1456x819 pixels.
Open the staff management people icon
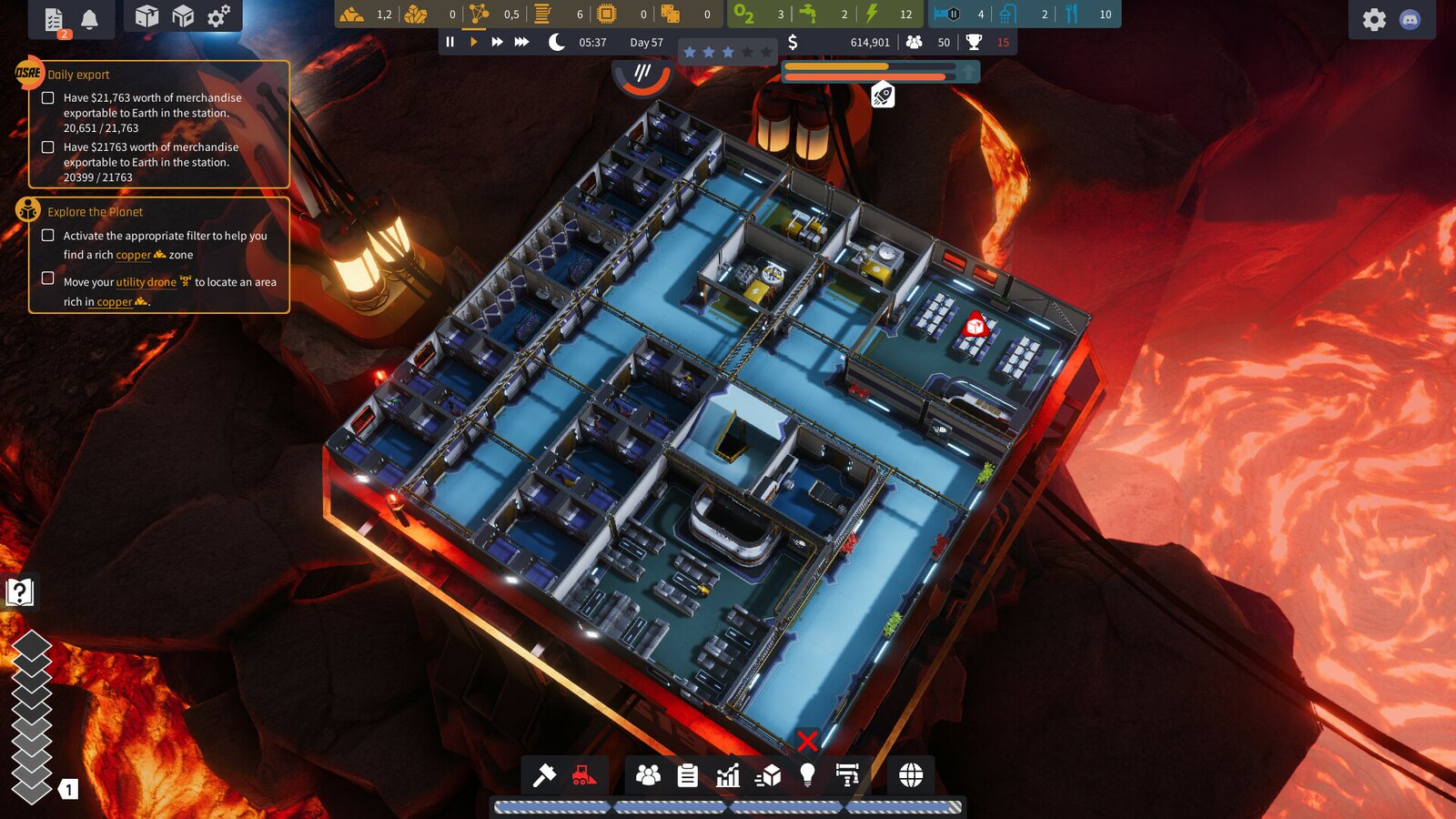click(x=648, y=775)
